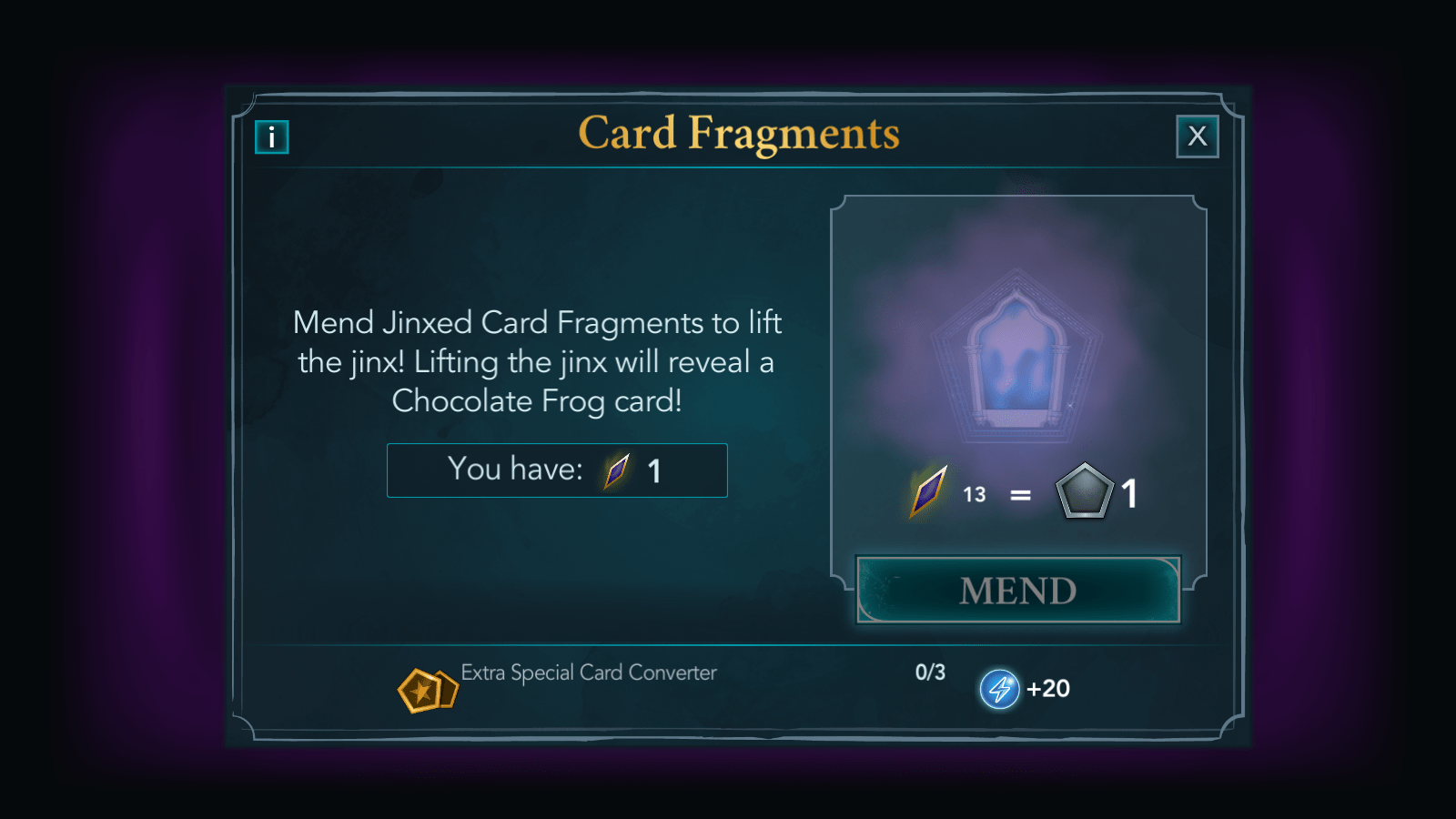
Task: Click the 1 next to pentagon icon
Action: click(x=1129, y=493)
